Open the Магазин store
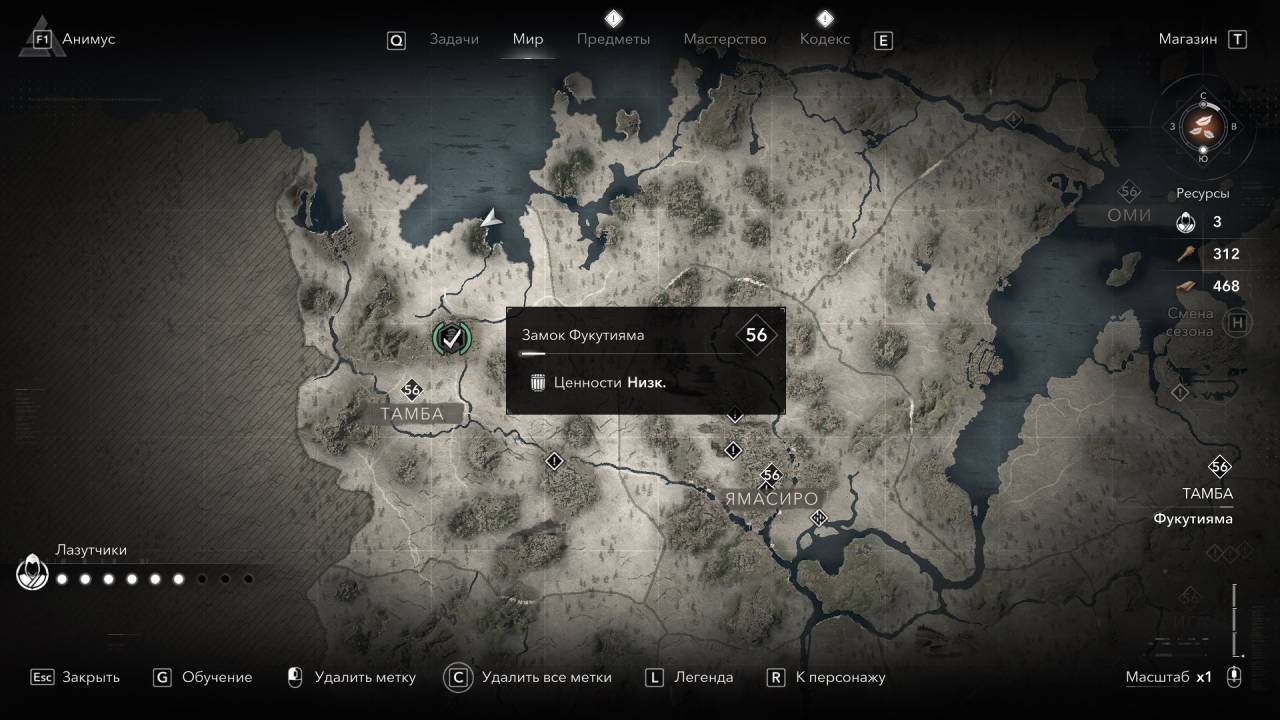Viewport: 1280px width, 720px height. 1188,39
